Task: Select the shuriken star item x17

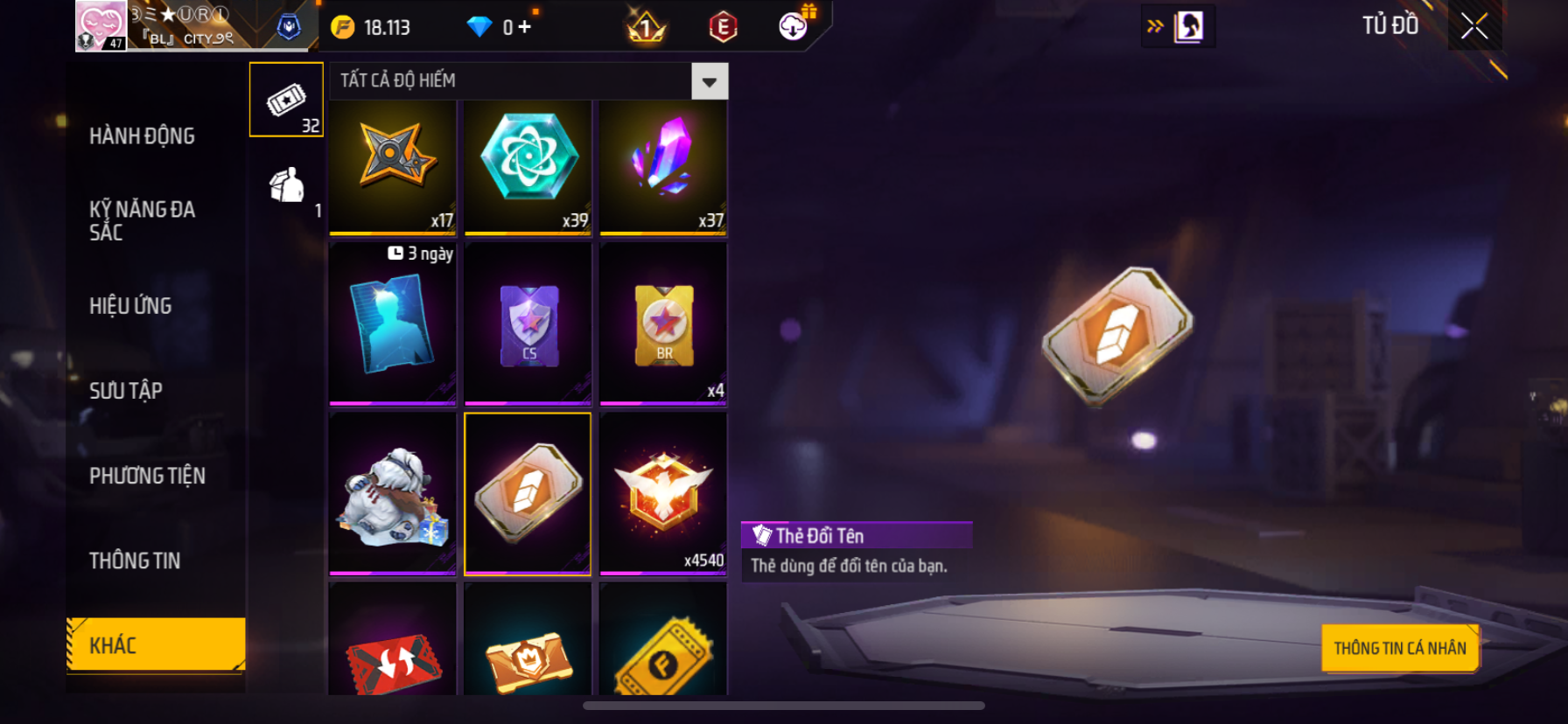Action: coord(393,166)
